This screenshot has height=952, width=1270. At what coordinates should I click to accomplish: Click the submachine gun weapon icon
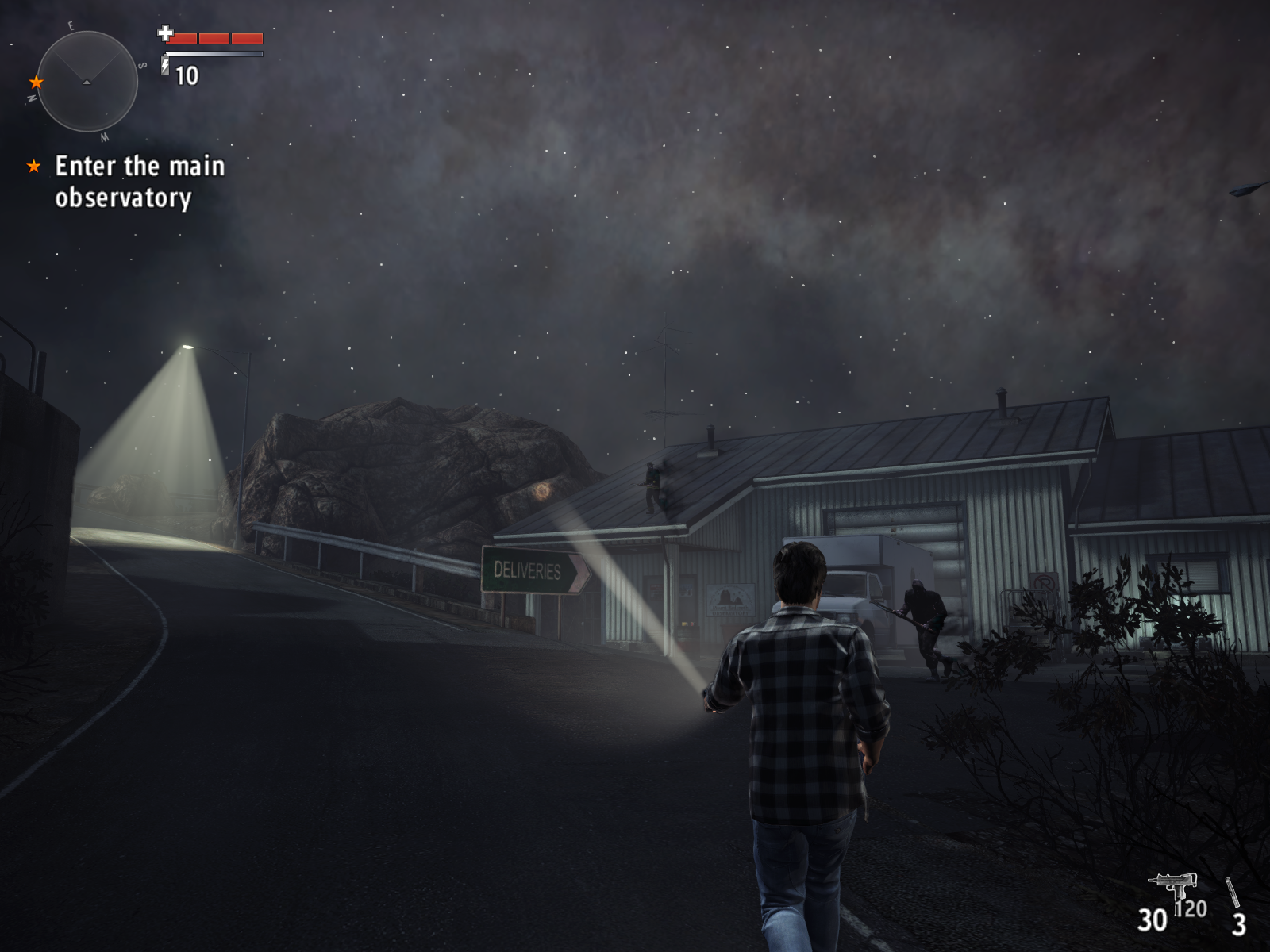click(1172, 885)
